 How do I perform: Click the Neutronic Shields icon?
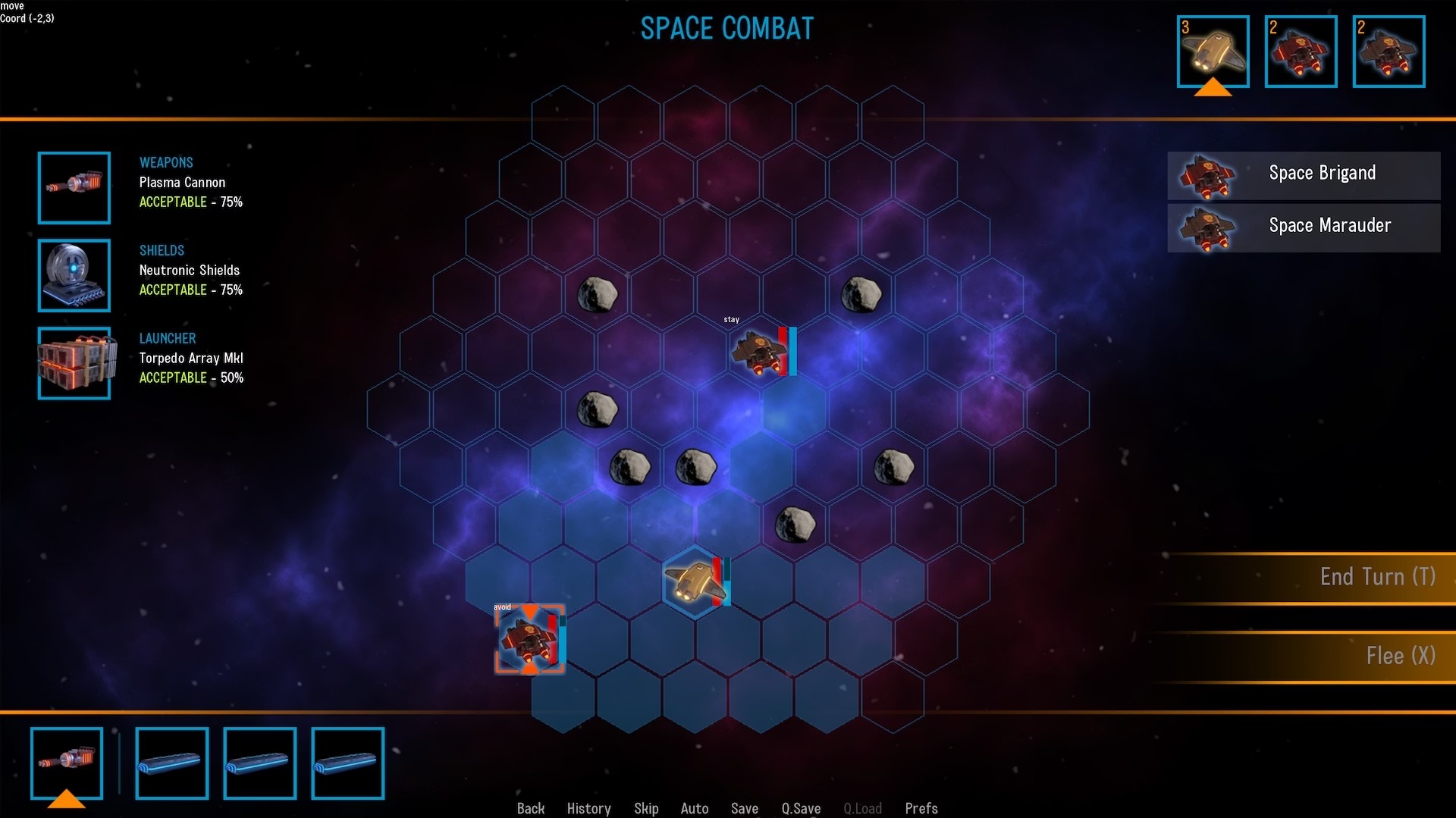74,275
